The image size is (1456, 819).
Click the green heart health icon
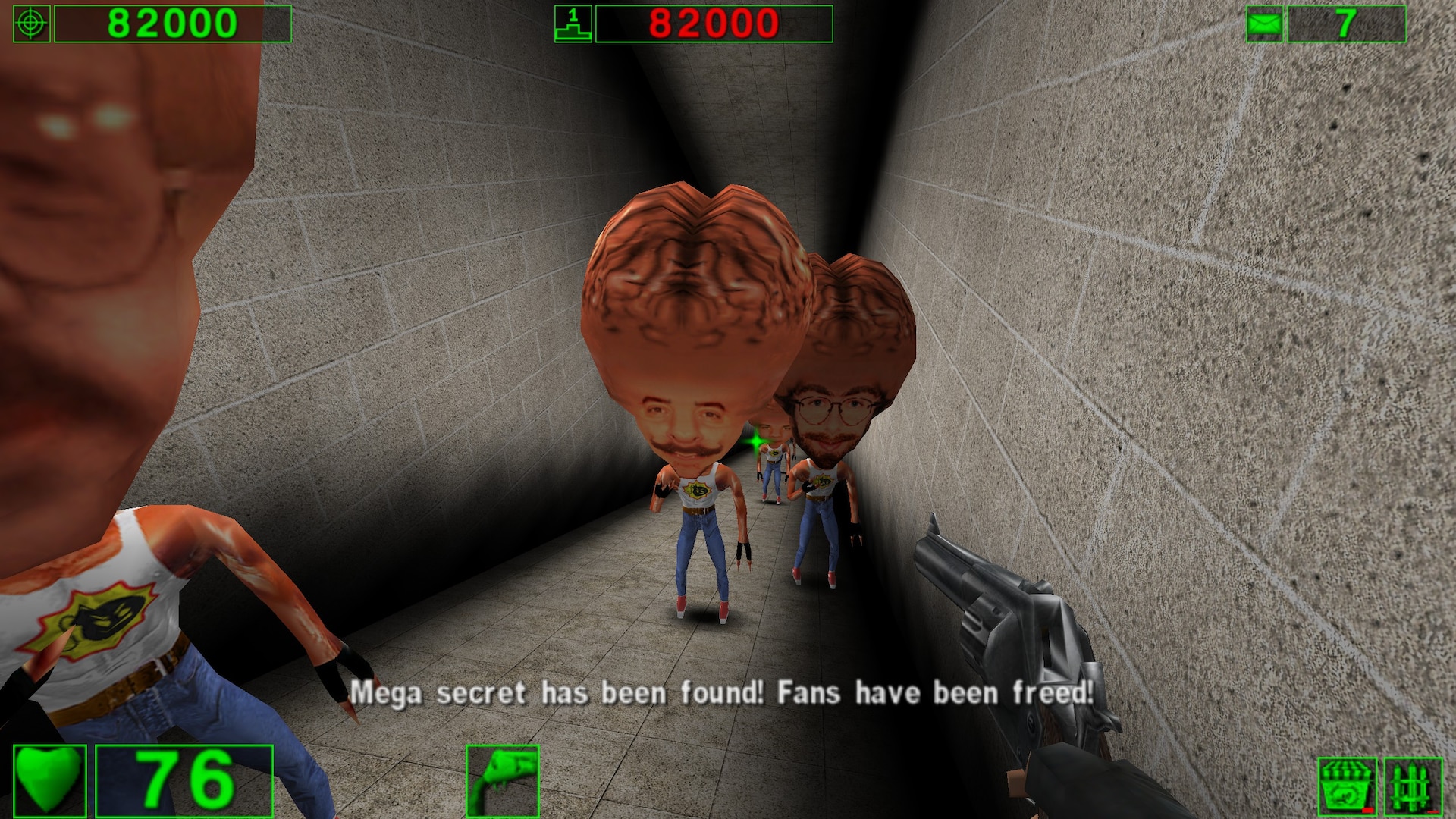[49, 781]
